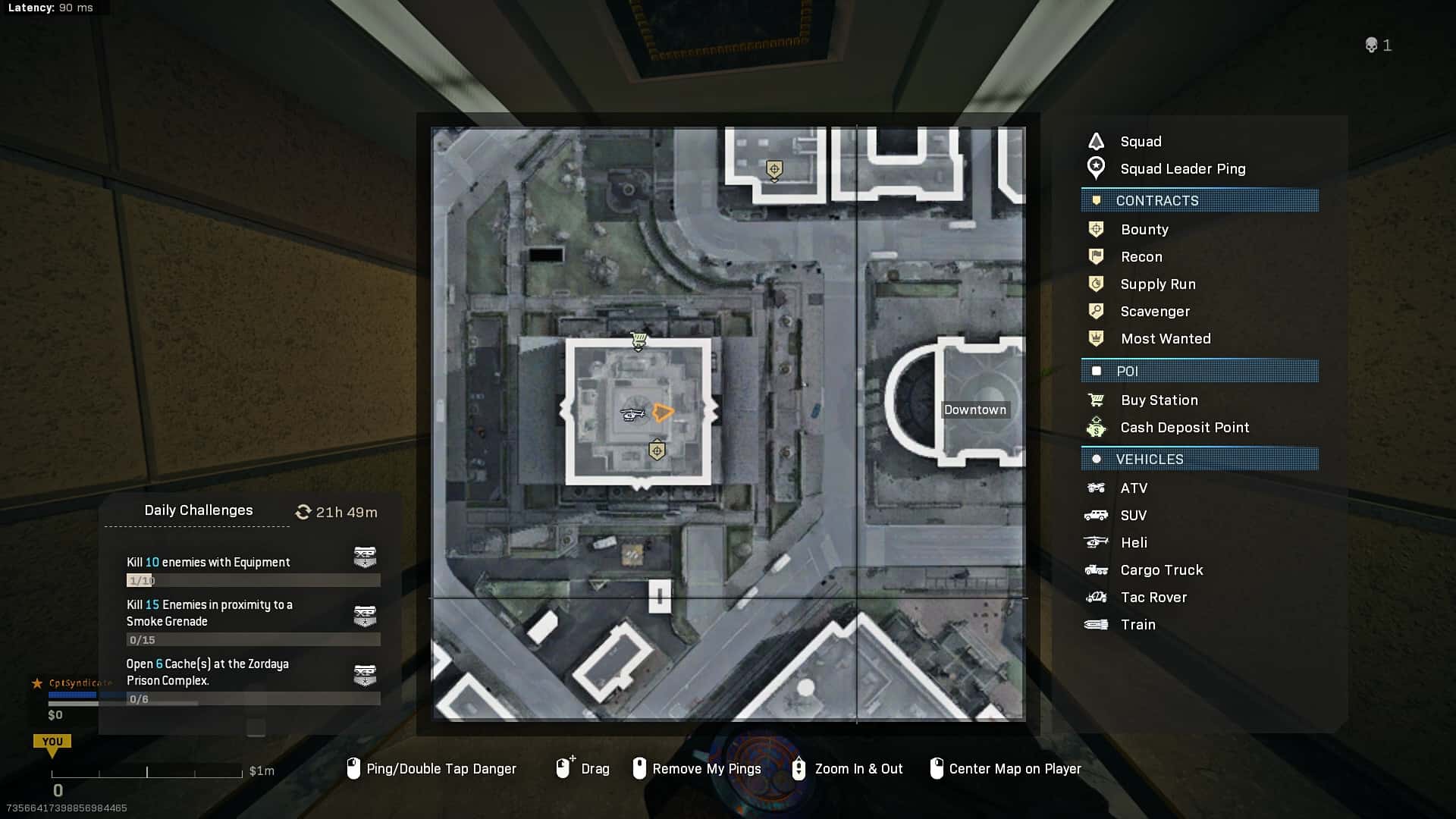Viewport: 1456px width, 819px height.
Task: Choose Supply Run legend entry
Action: pos(1157,284)
